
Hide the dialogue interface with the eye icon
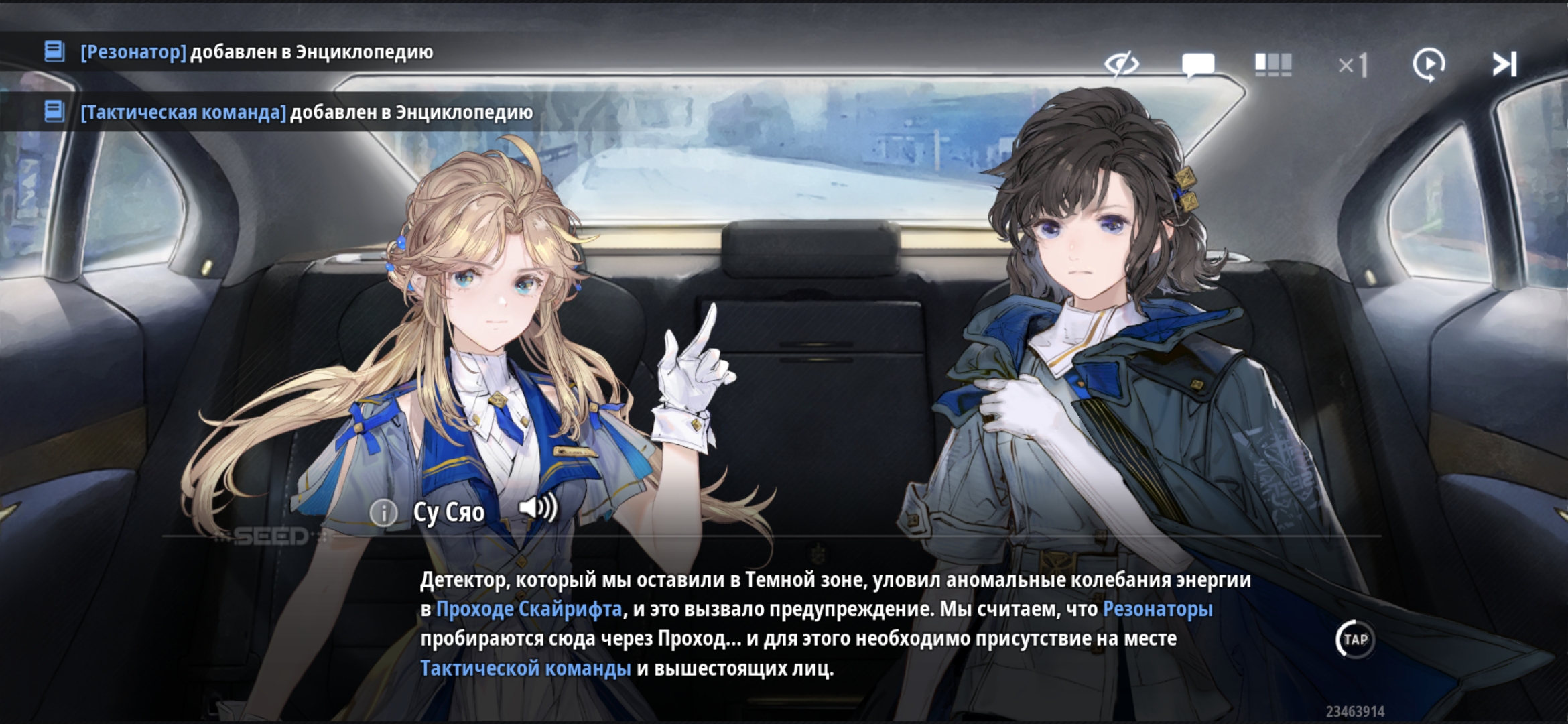point(1121,64)
